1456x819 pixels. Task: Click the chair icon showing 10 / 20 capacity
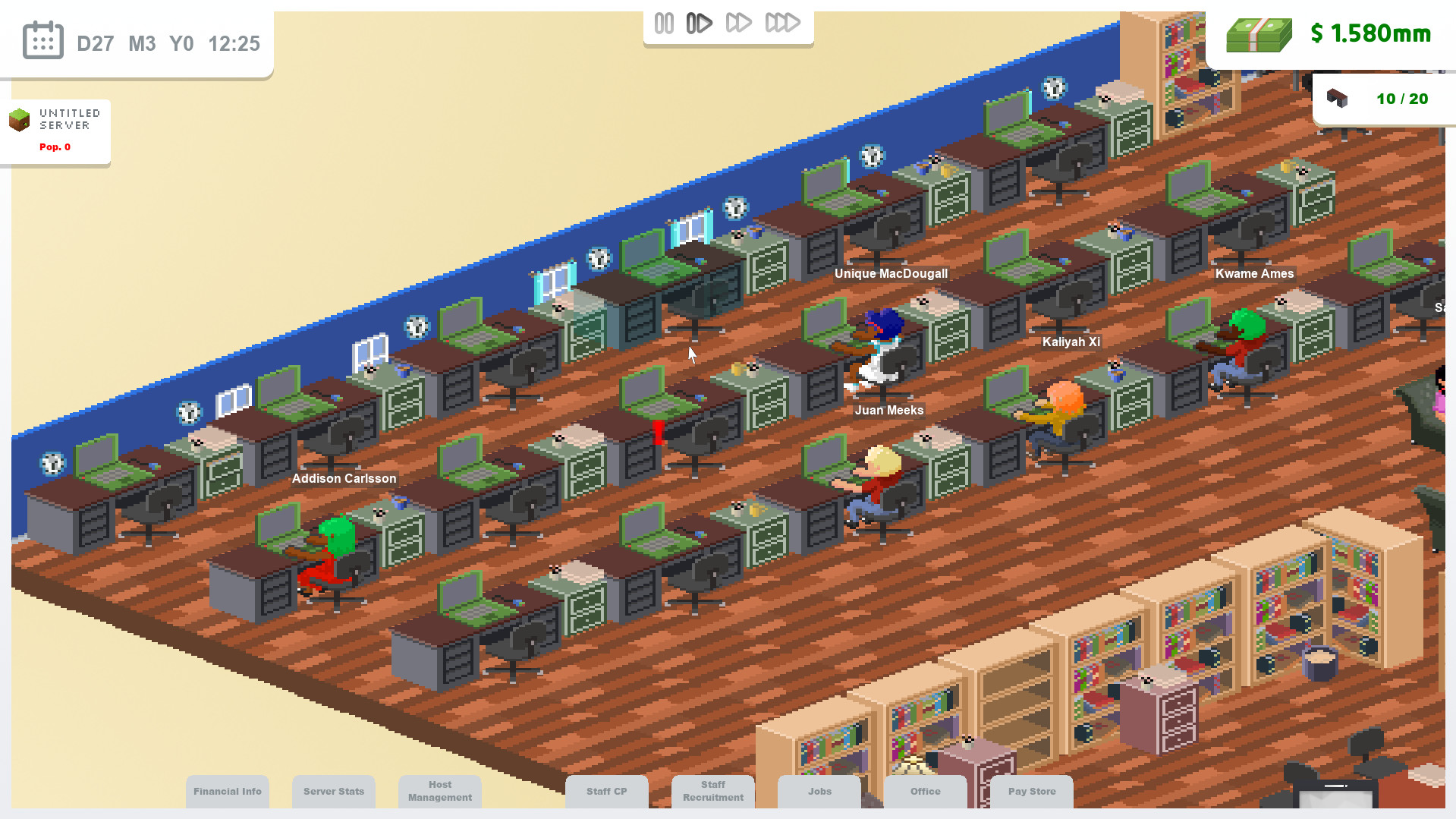[x=1338, y=98]
